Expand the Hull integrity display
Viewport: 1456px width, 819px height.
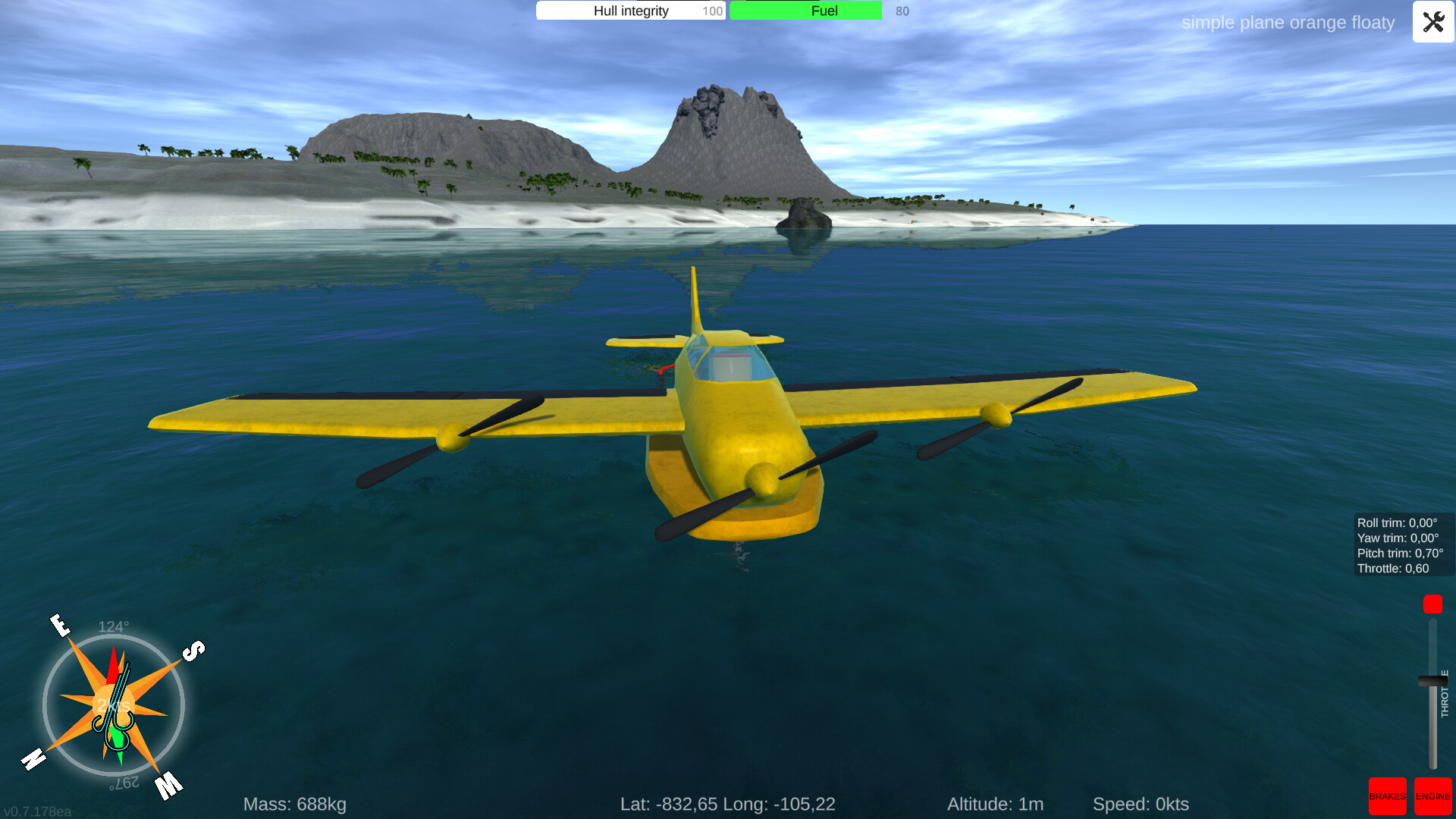click(x=630, y=11)
